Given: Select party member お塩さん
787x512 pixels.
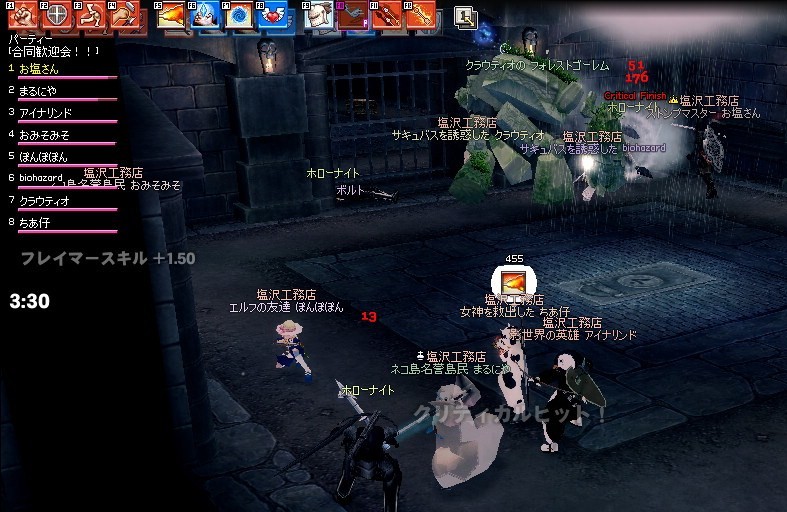Looking at the screenshot, I should pyautogui.click(x=40, y=69).
